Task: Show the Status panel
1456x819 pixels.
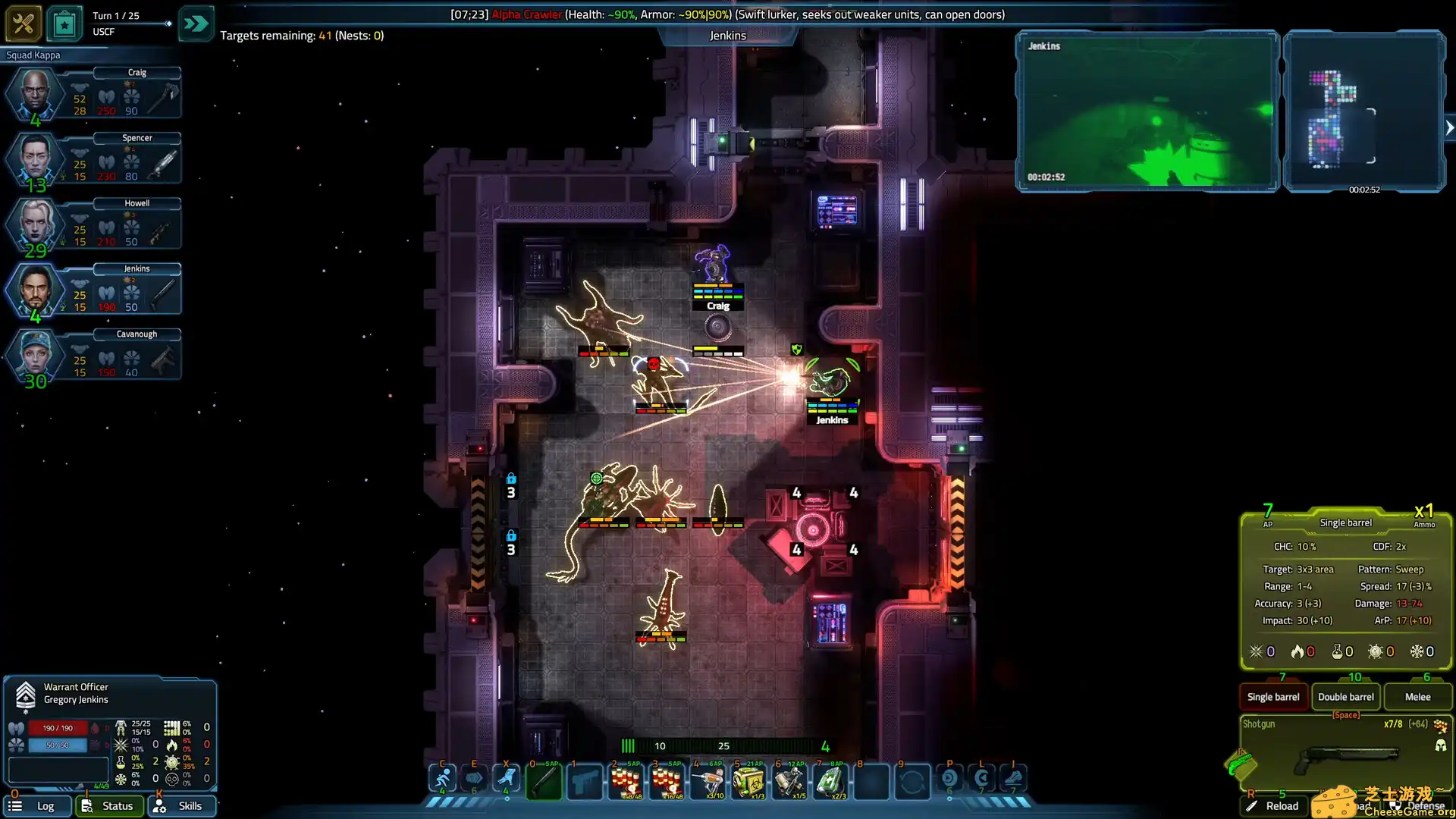Action: point(109,806)
